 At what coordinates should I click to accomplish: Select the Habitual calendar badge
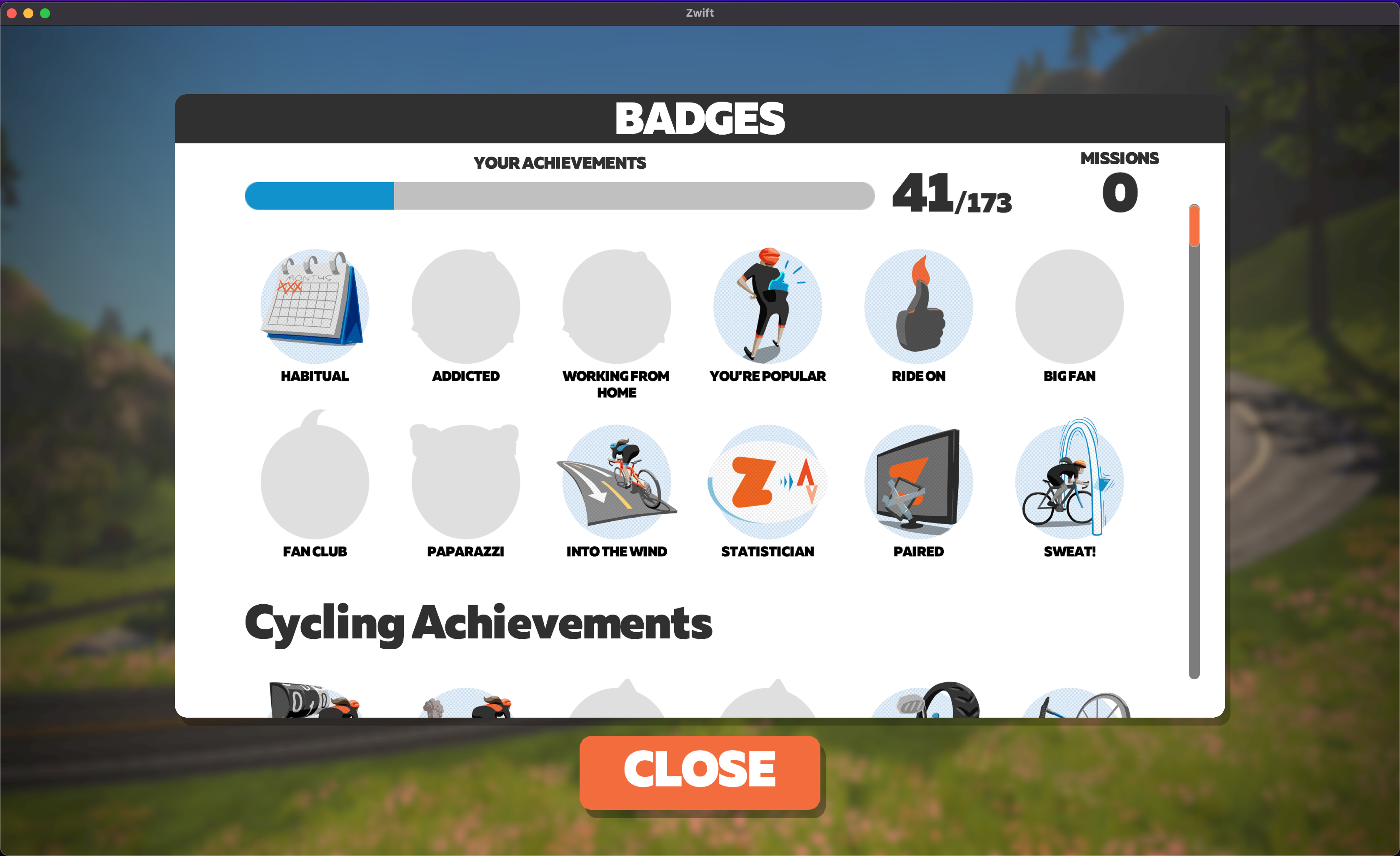coord(315,307)
